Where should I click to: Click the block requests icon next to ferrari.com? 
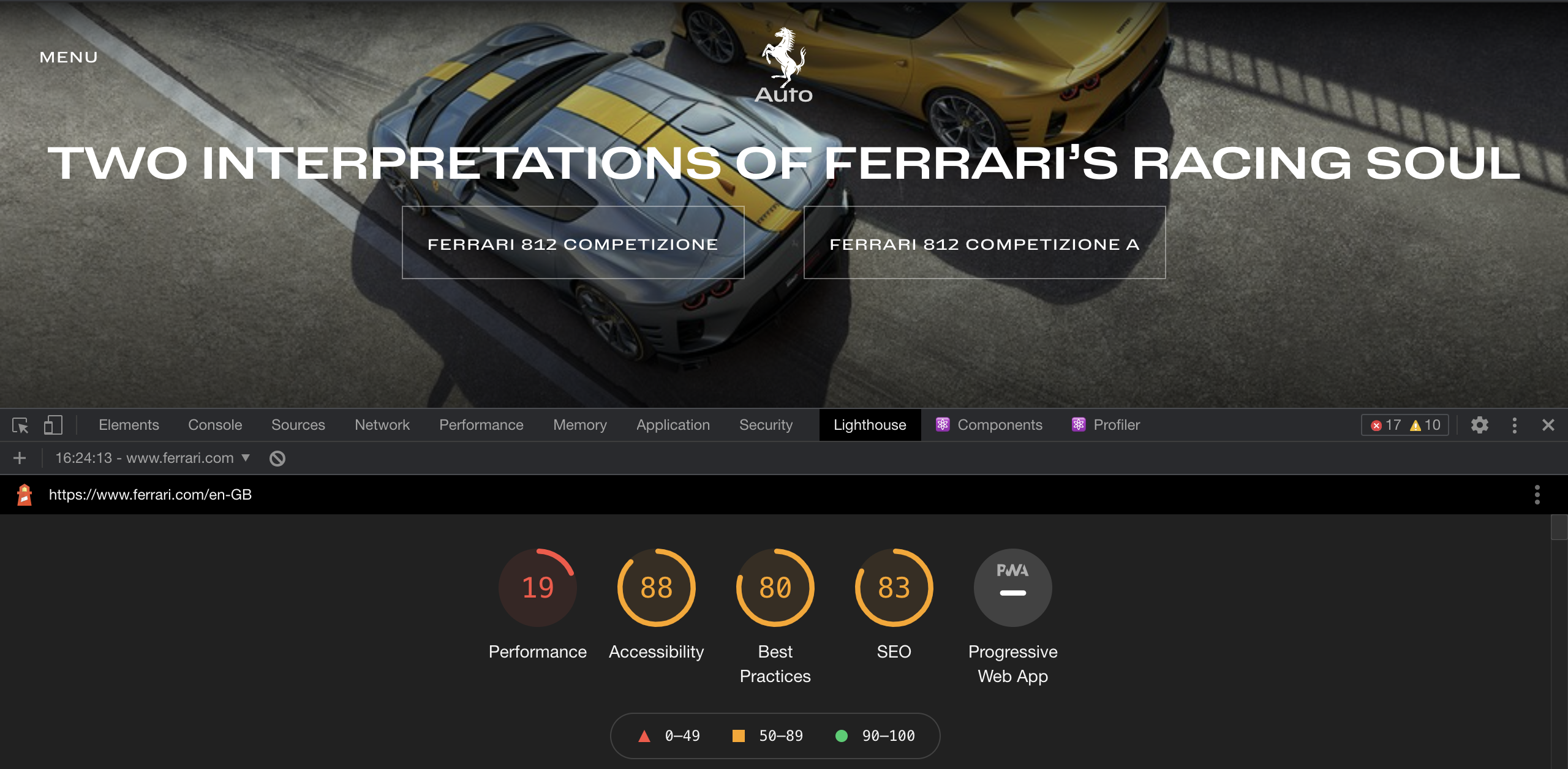coord(277,457)
